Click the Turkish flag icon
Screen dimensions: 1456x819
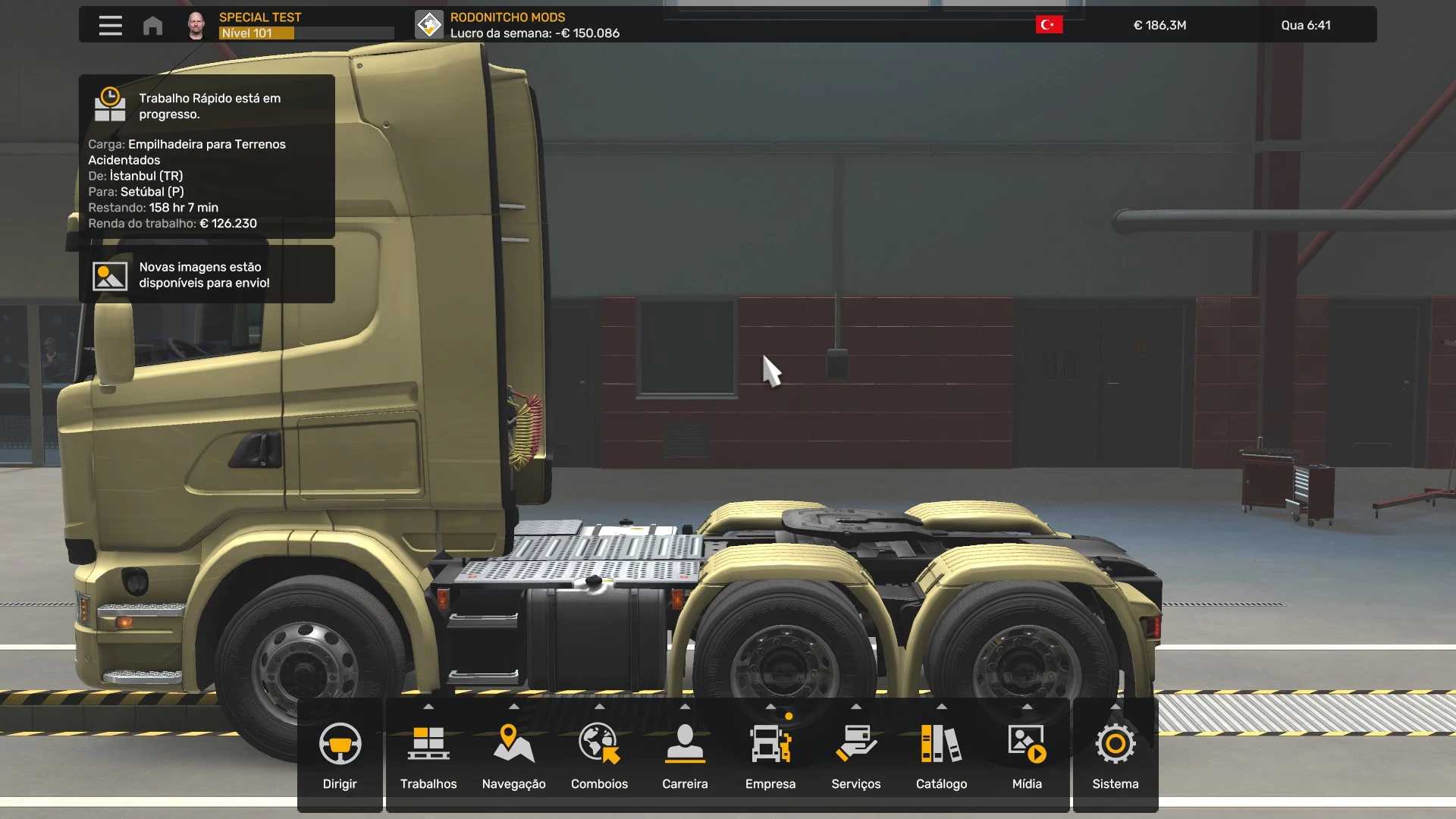pos(1049,25)
